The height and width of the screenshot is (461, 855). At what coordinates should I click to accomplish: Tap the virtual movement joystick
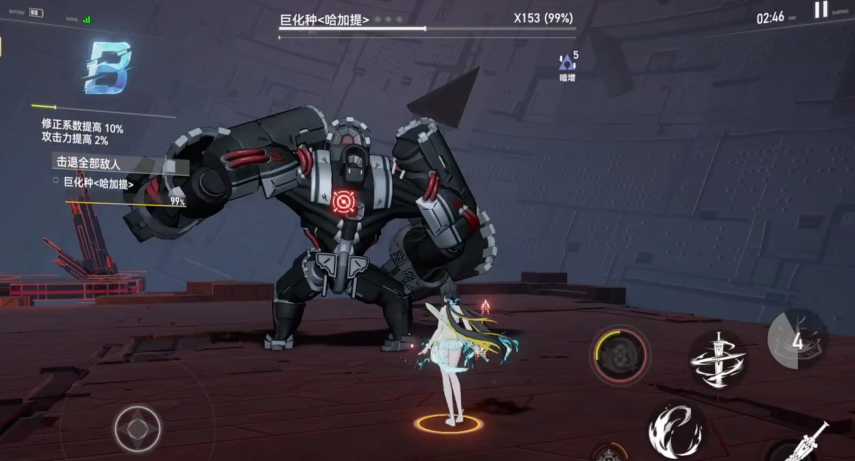point(137,429)
